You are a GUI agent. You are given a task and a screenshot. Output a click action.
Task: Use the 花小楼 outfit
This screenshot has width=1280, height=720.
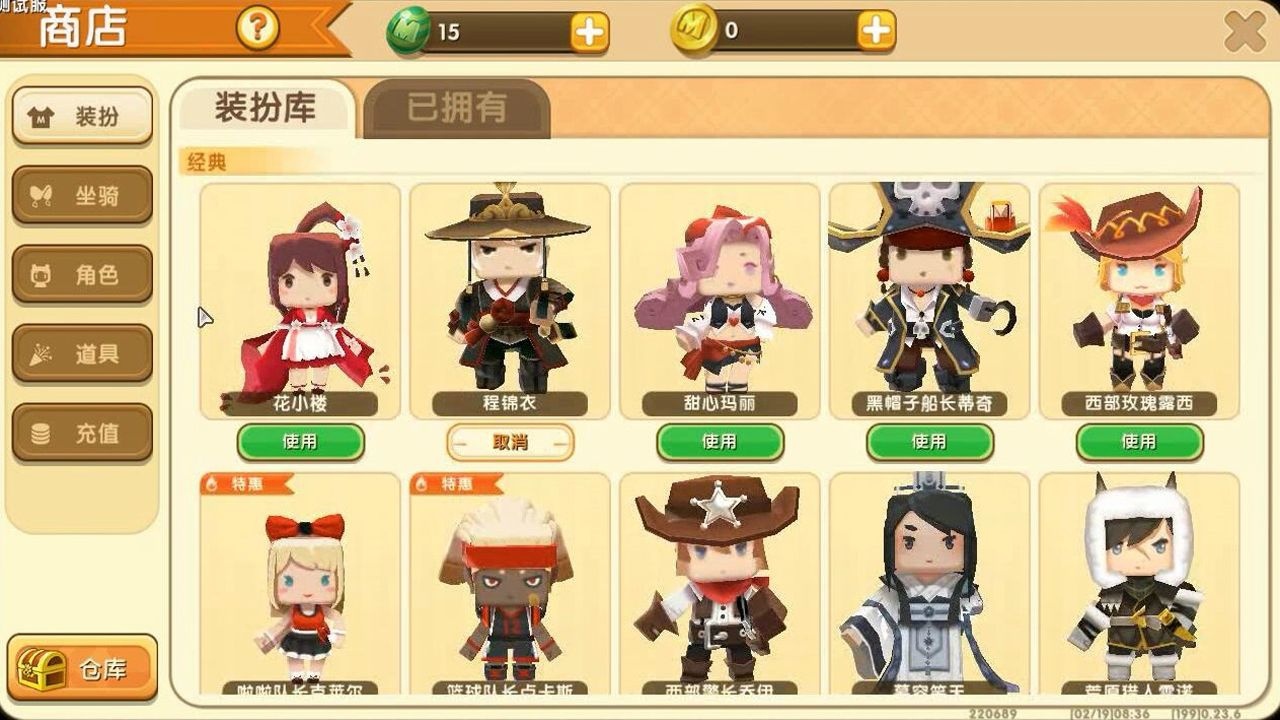[300, 441]
